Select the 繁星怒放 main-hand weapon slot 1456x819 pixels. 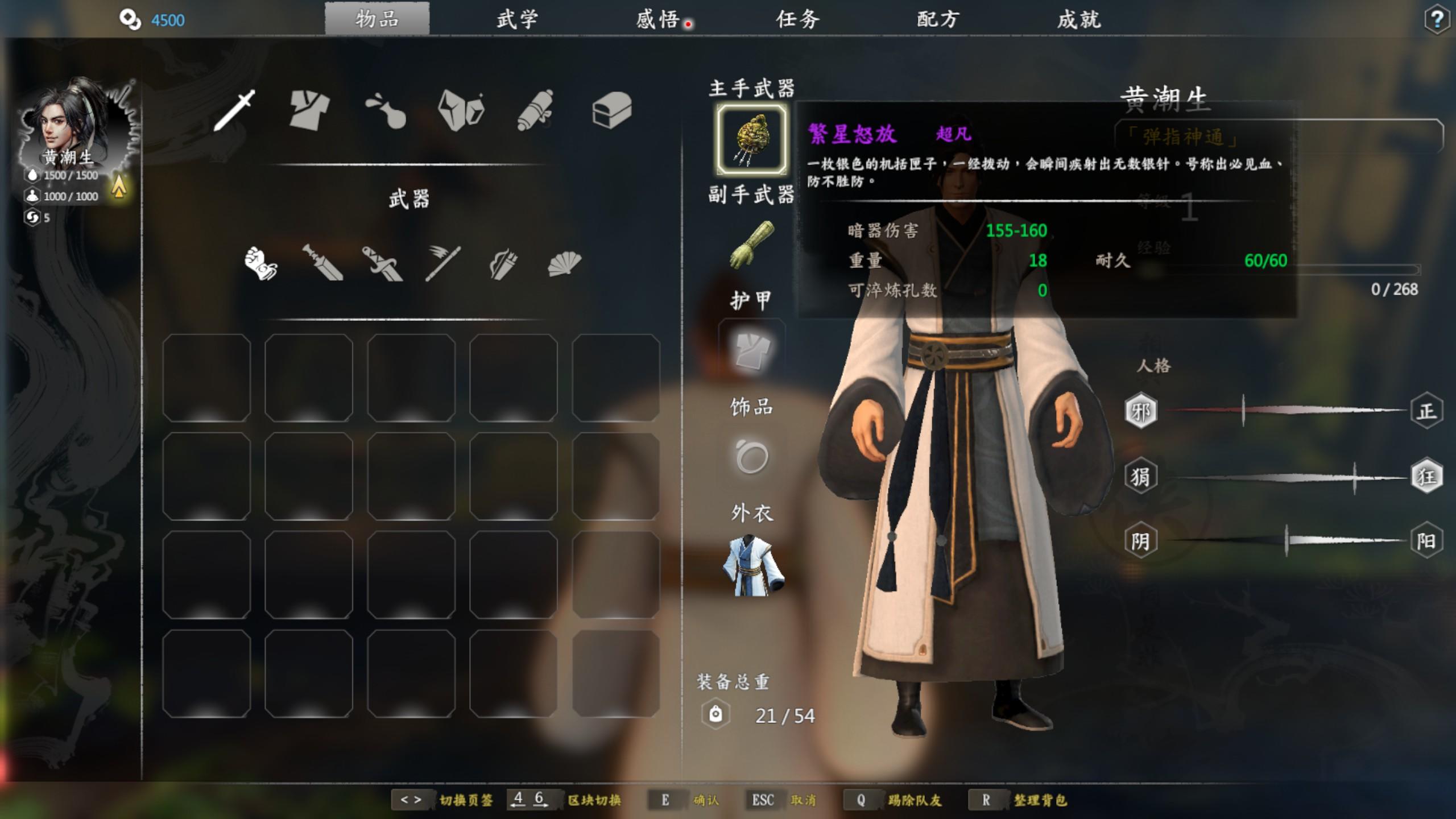(x=751, y=139)
